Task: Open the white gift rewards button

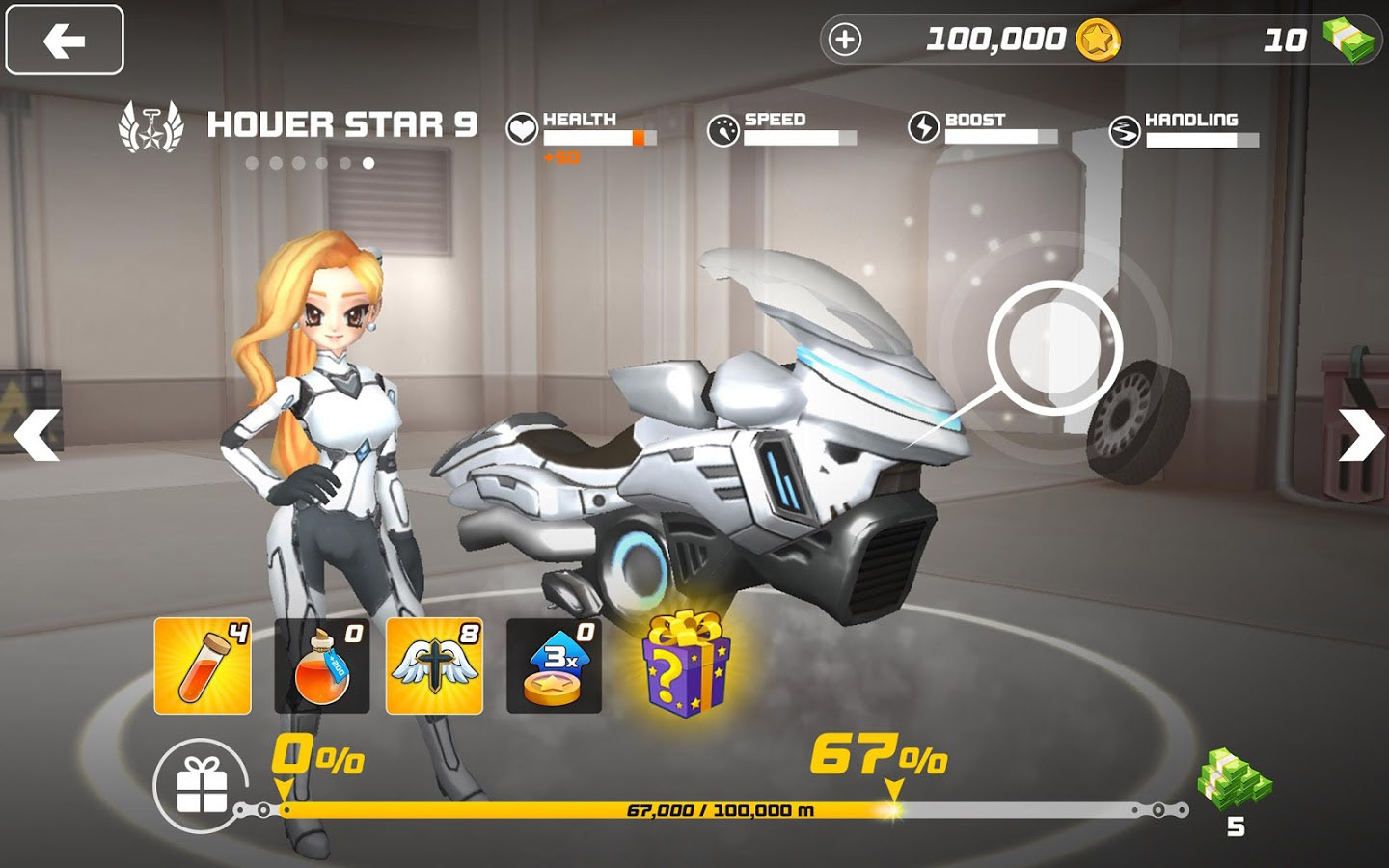Action: (x=203, y=785)
